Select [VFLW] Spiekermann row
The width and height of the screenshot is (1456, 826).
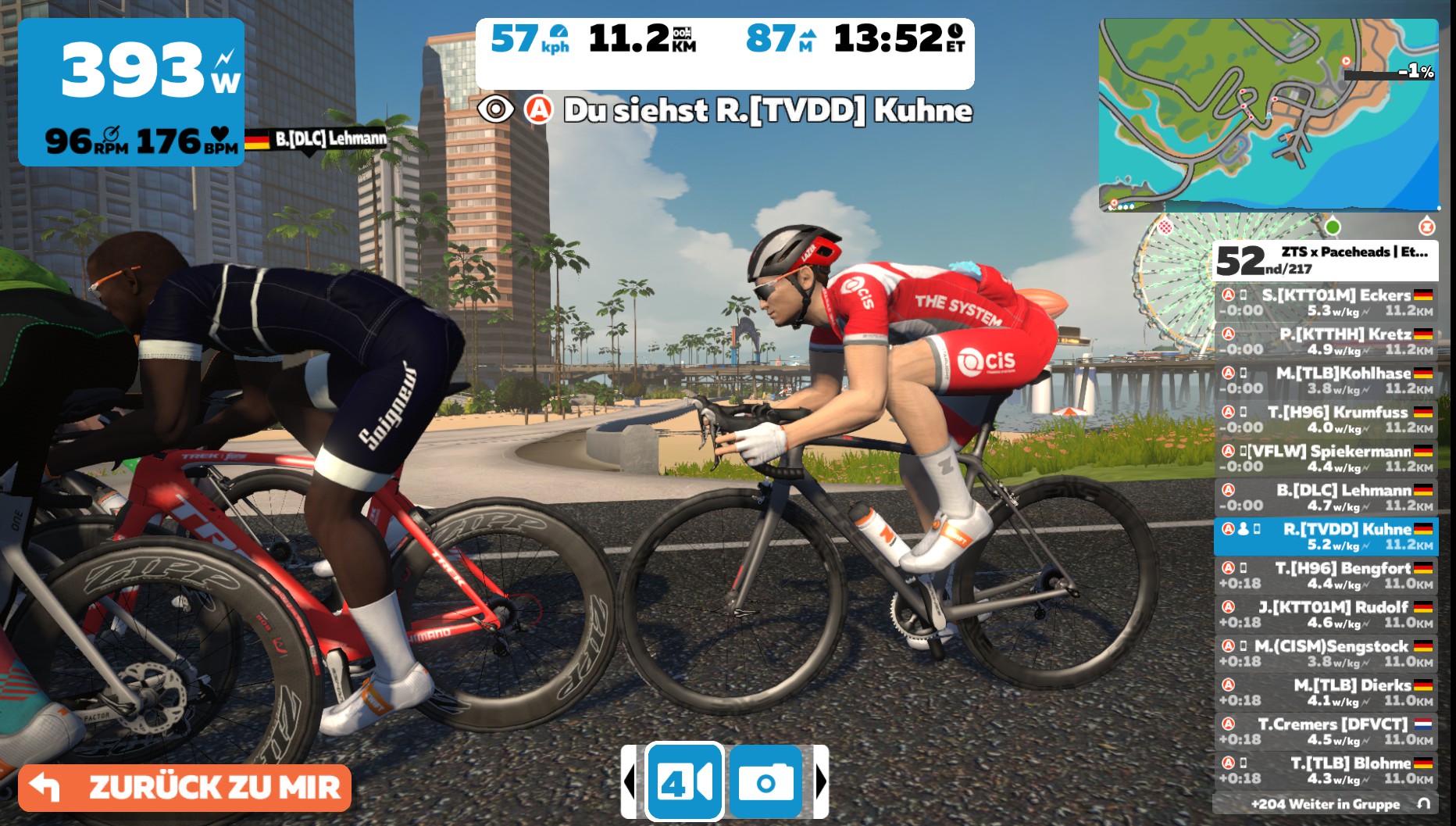coord(1326,459)
